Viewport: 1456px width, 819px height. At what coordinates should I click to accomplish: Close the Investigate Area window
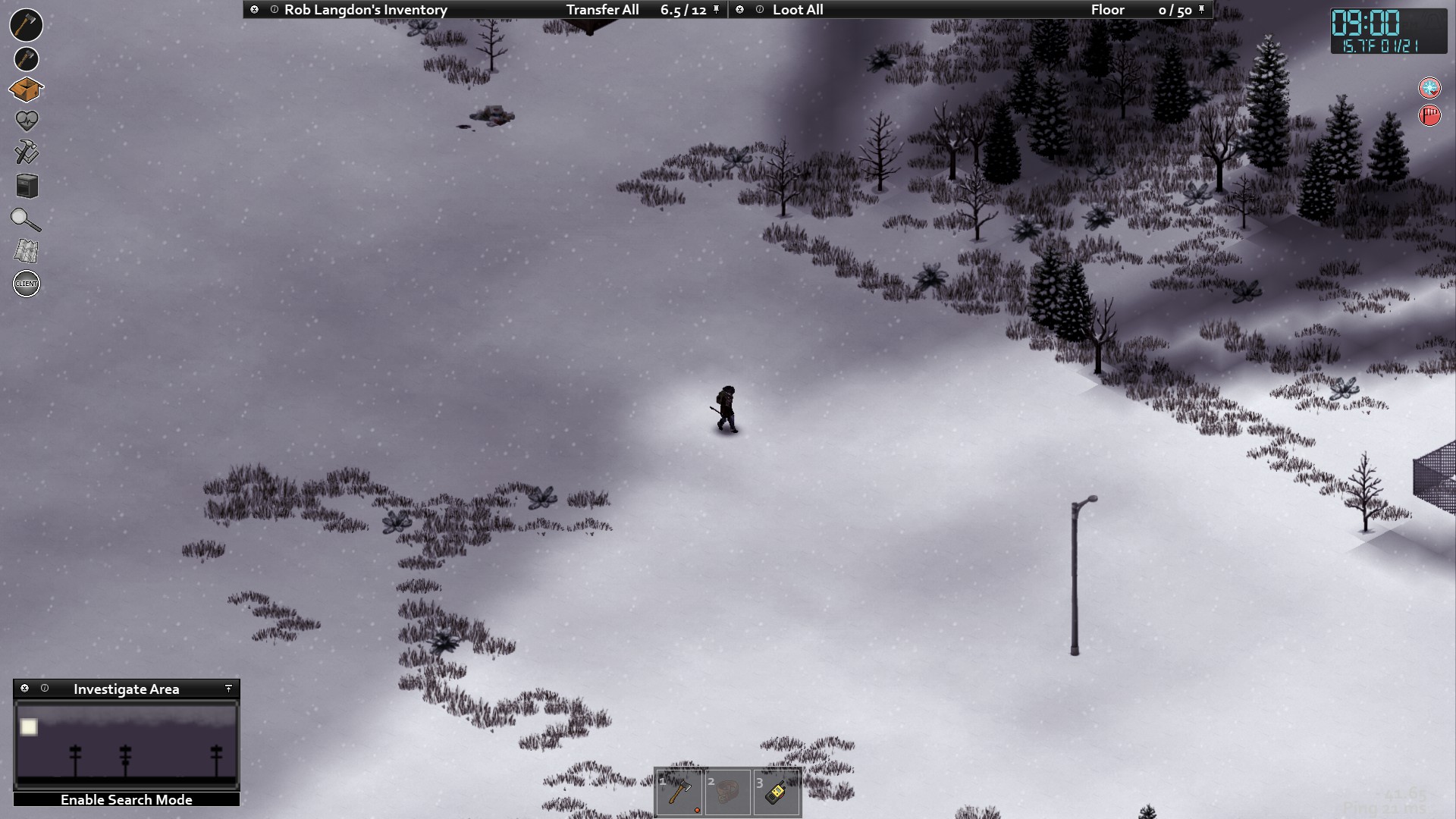25,689
